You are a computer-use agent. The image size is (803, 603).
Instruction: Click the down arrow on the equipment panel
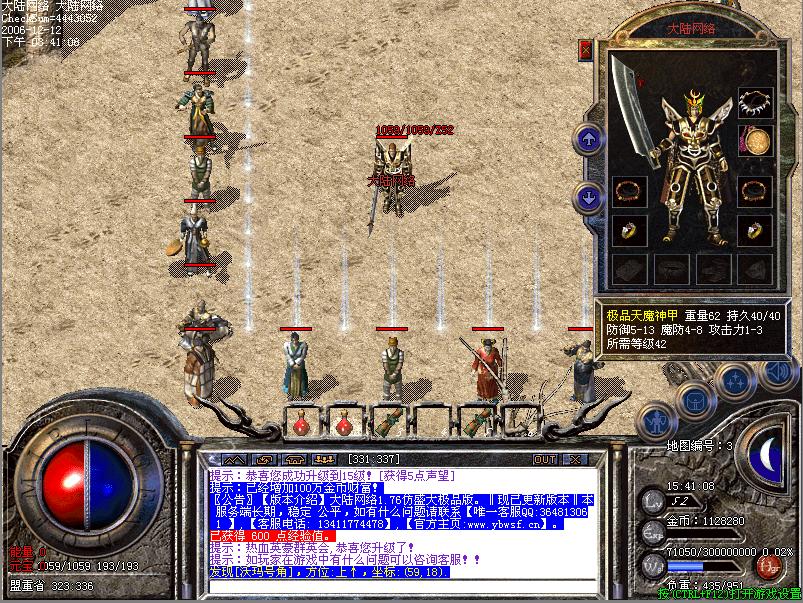coord(590,197)
